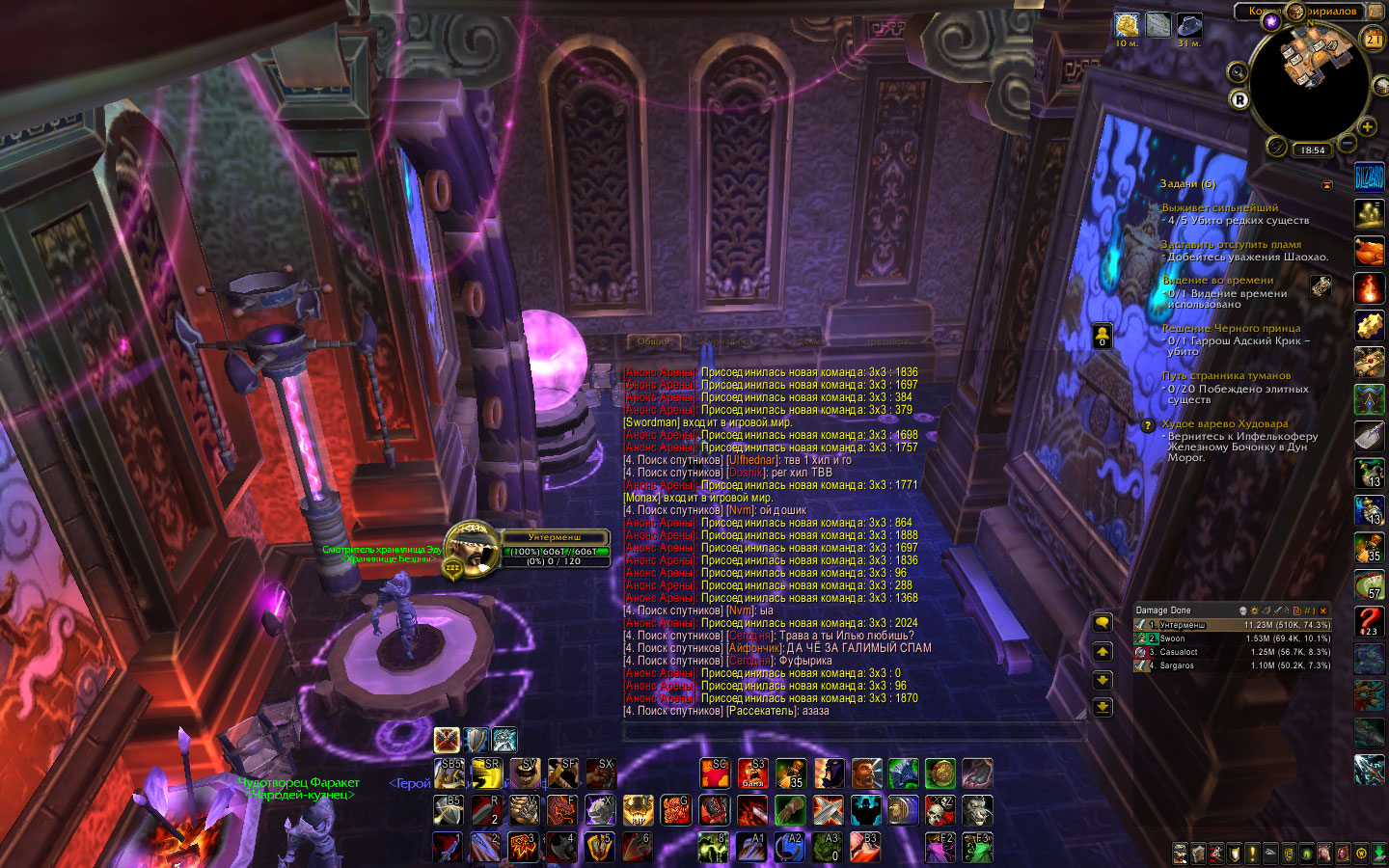Close the Damage Done meter window

pyautogui.click(x=1323, y=610)
